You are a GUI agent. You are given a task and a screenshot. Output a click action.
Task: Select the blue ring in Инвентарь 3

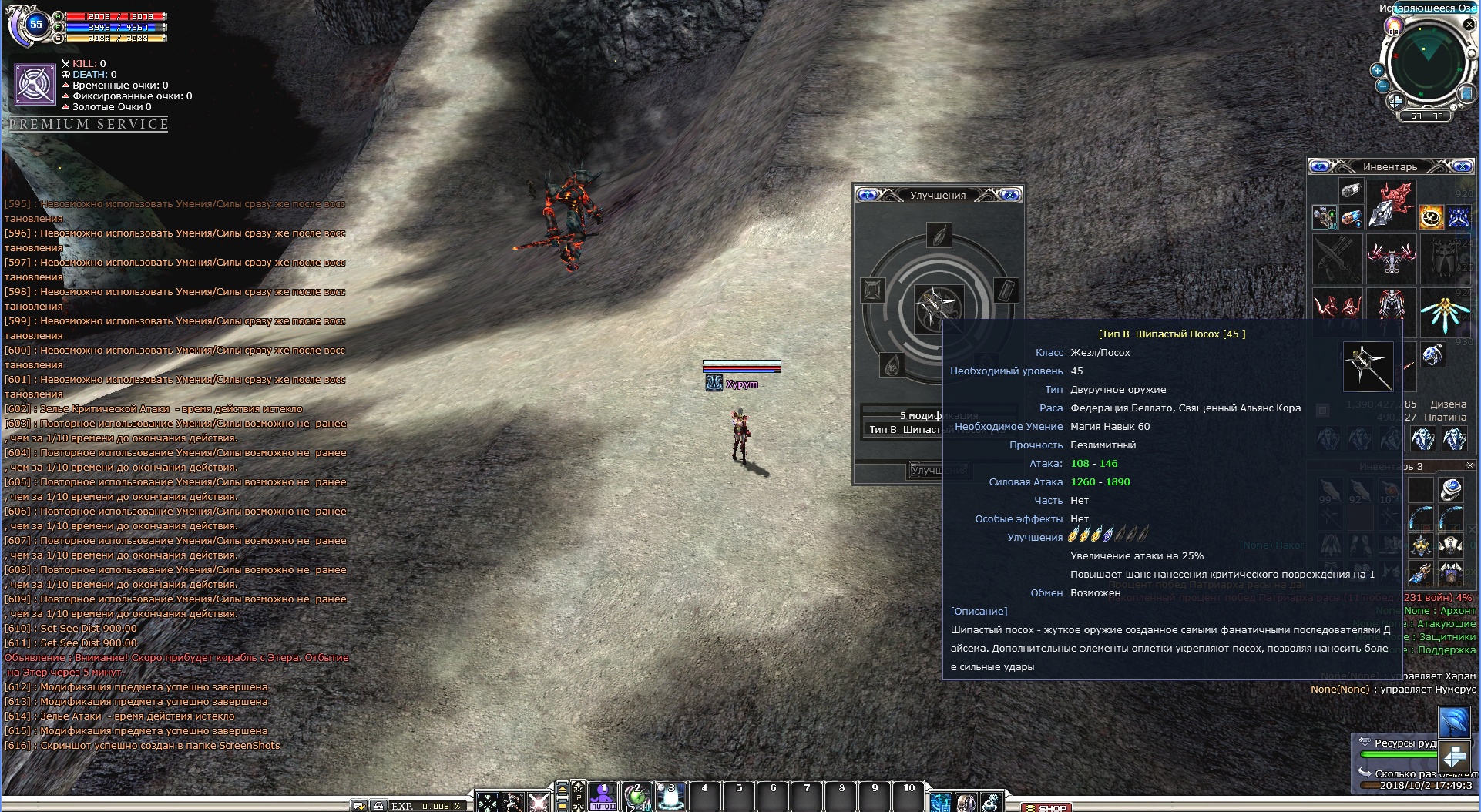tap(1451, 488)
